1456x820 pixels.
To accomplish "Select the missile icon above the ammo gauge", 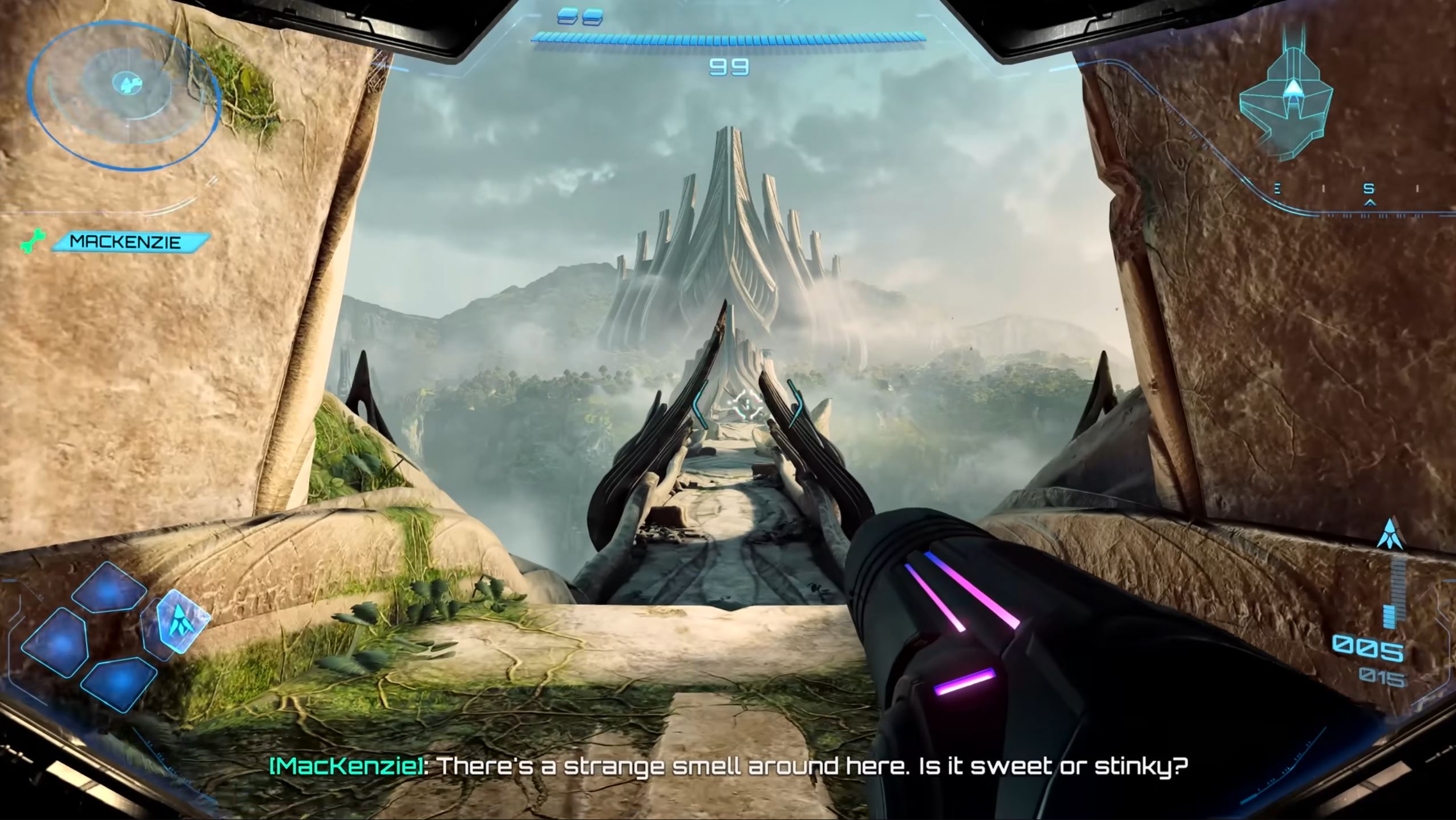I will [1389, 536].
